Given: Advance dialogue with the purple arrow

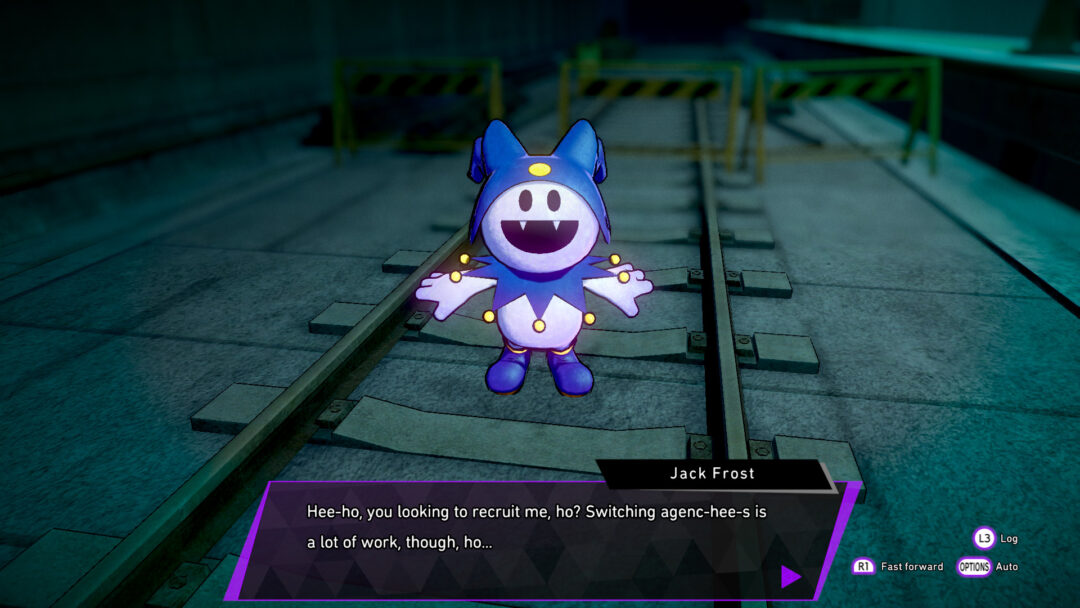Looking at the screenshot, I should click(790, 576).
